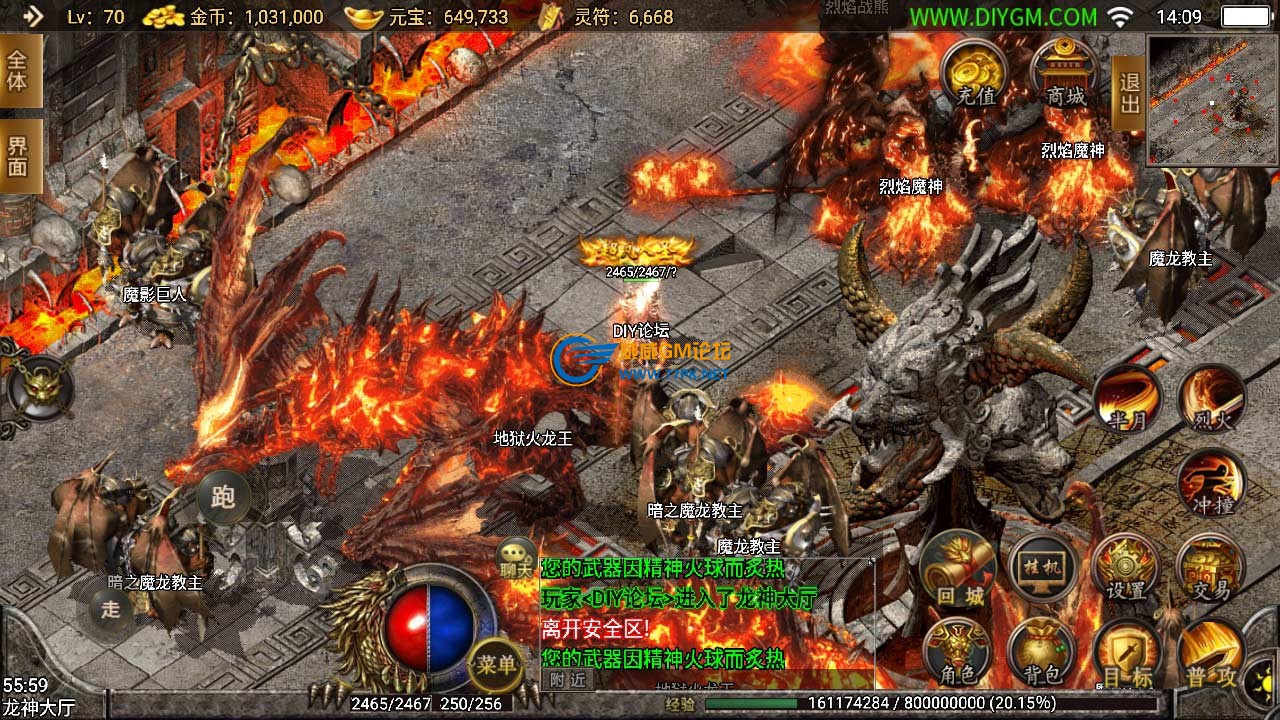1280x720 pixels.
Task: Open the minimap in the corner
Action: point(1212,100)
